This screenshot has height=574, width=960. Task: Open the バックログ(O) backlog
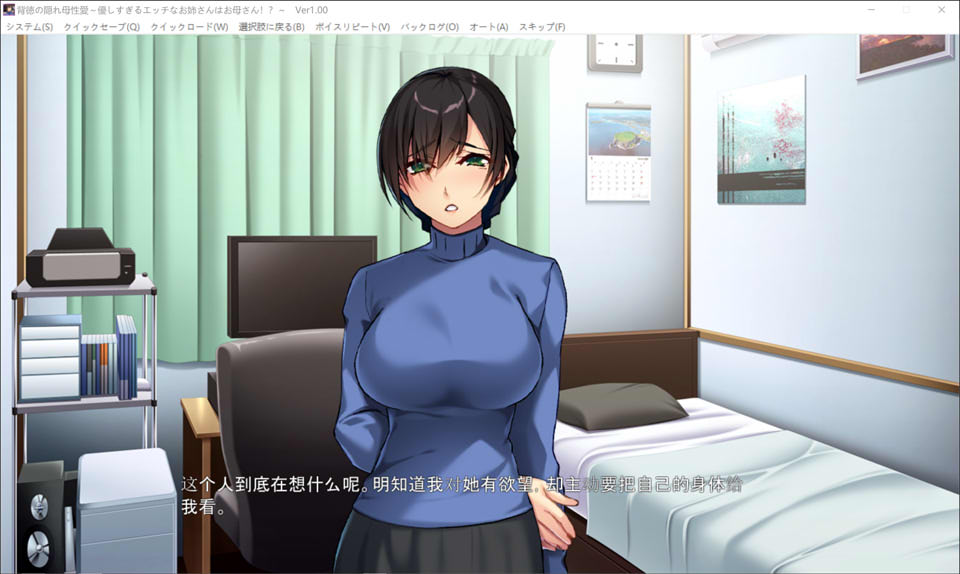click(x=429, y=27)
